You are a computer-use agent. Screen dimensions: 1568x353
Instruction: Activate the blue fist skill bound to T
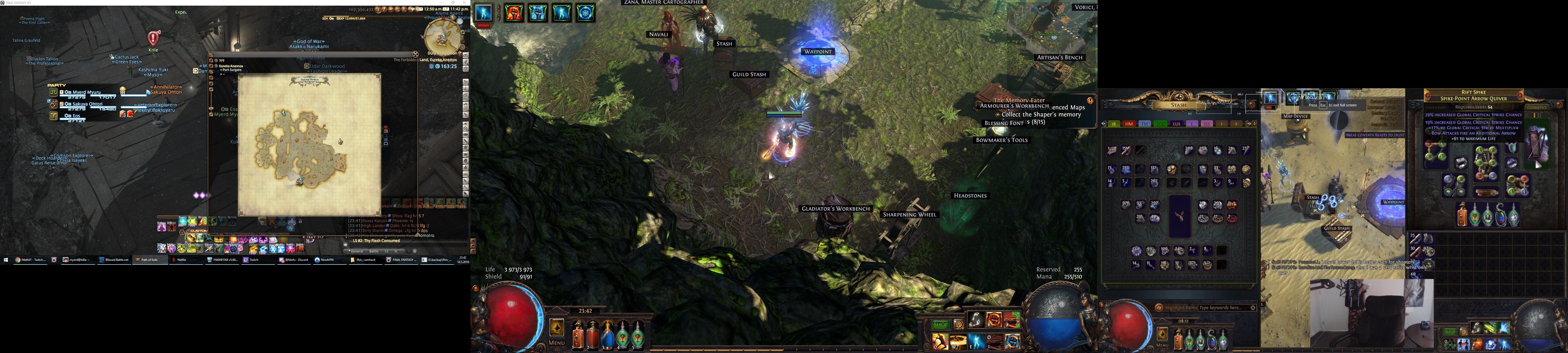click(x=1012, y=341)
